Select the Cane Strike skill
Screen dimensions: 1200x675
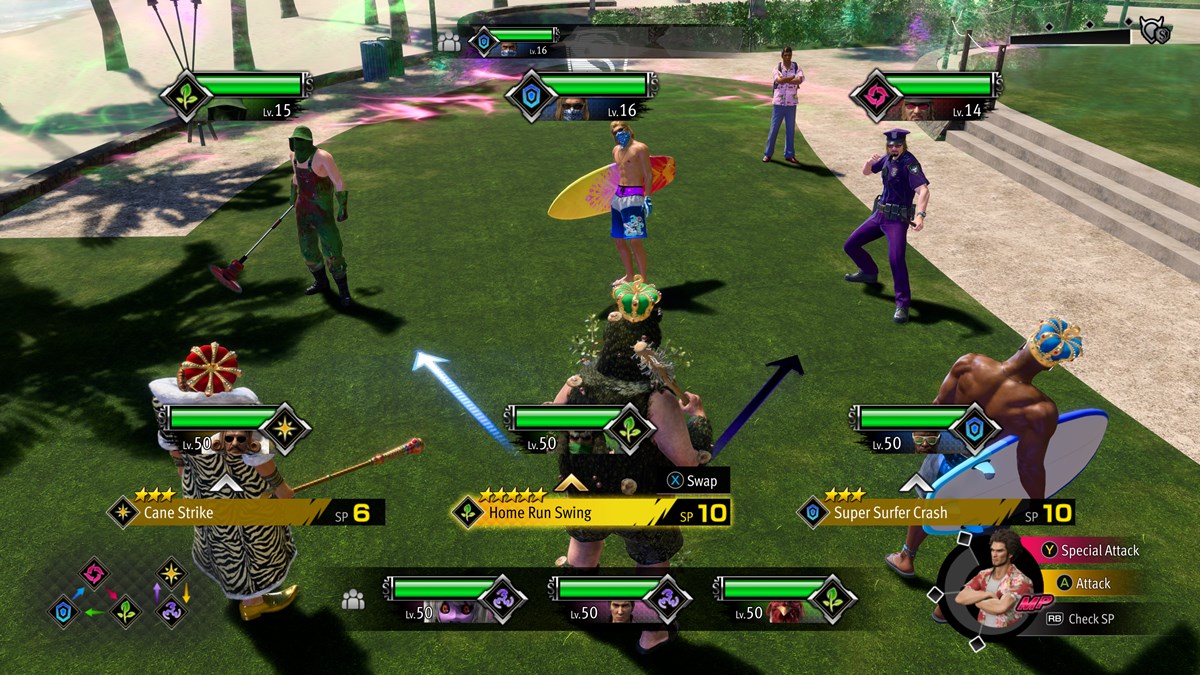coord(245,513)
